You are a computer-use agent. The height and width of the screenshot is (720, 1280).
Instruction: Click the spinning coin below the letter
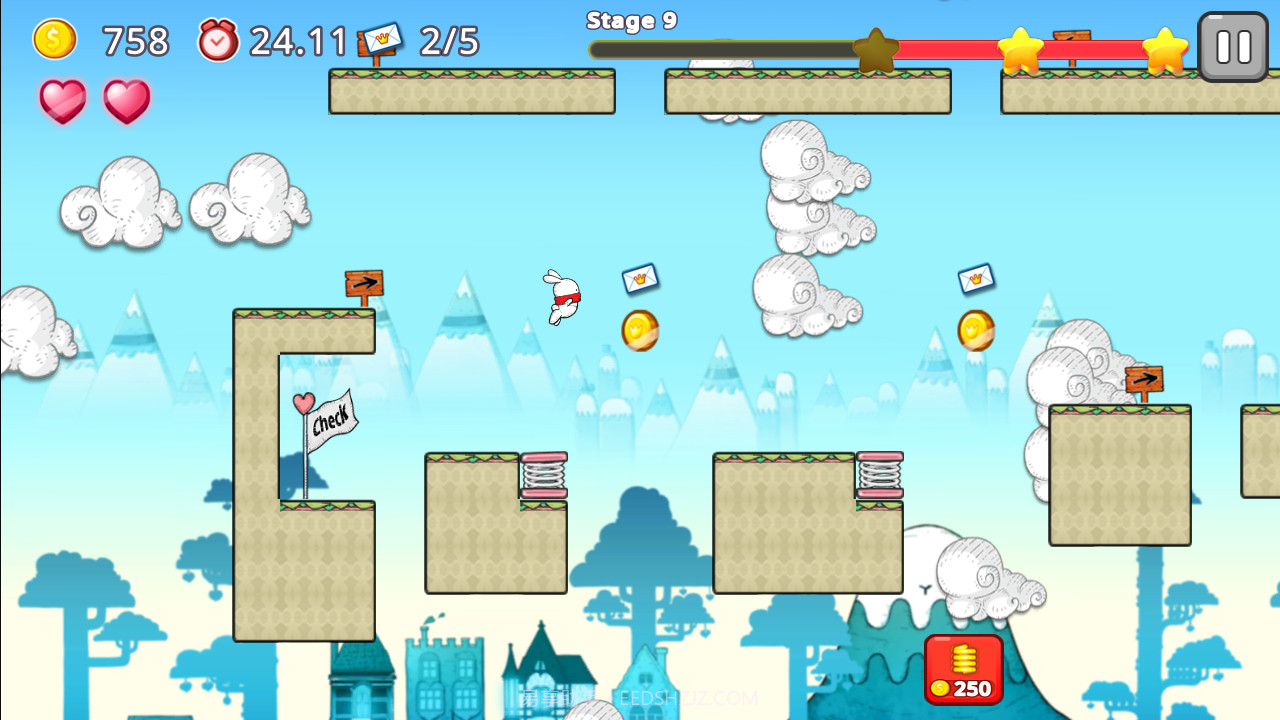point(640,331)
